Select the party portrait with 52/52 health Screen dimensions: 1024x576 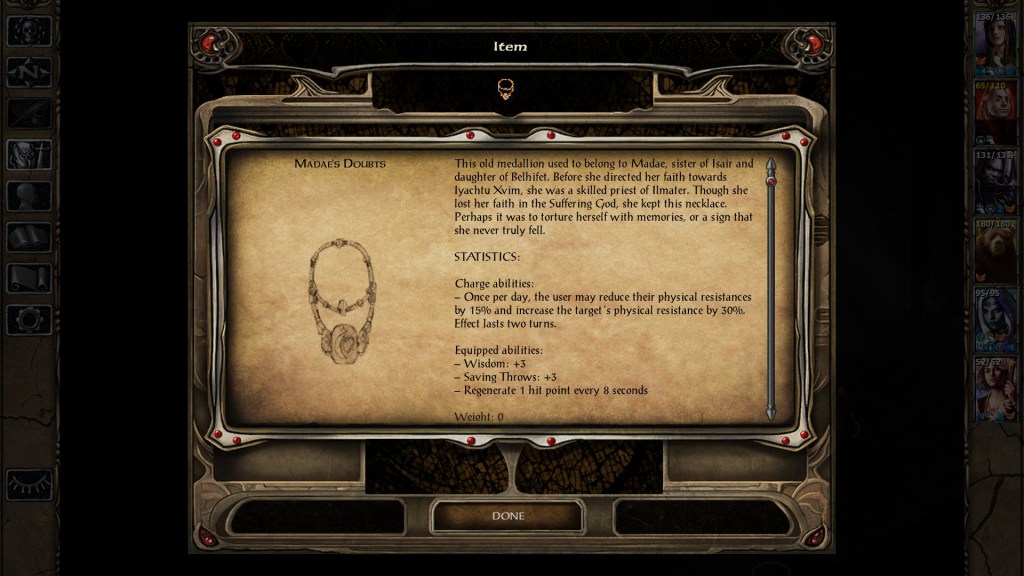click(995, 392)
